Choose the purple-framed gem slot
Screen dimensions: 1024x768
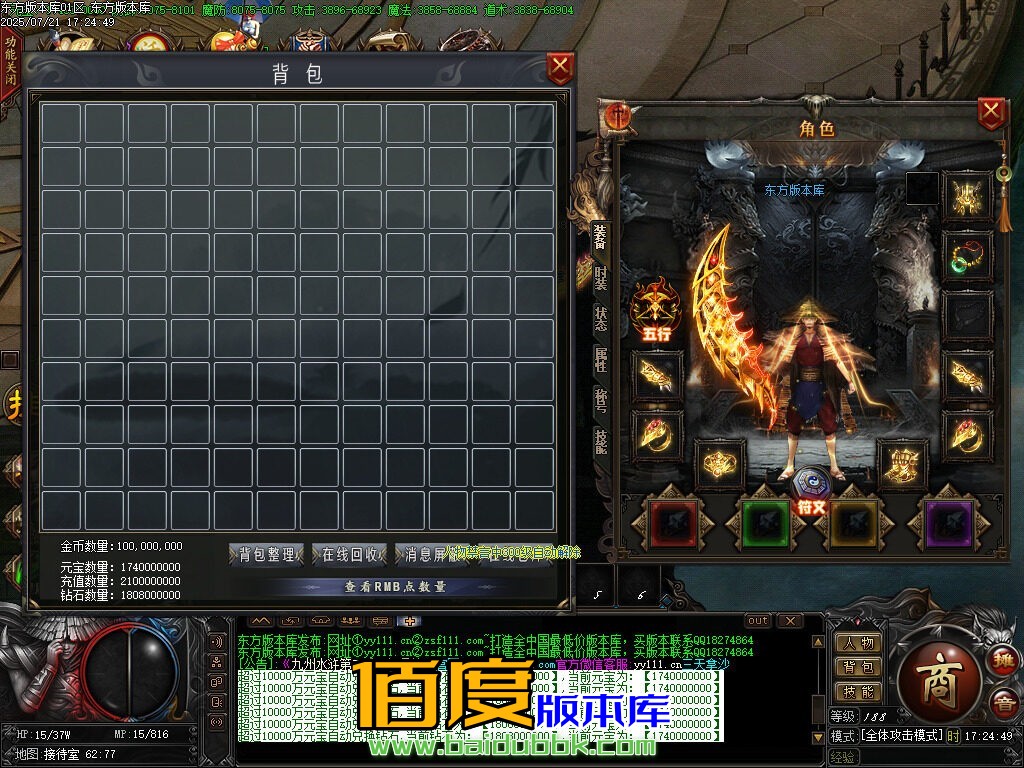click(x=948, y=523)
